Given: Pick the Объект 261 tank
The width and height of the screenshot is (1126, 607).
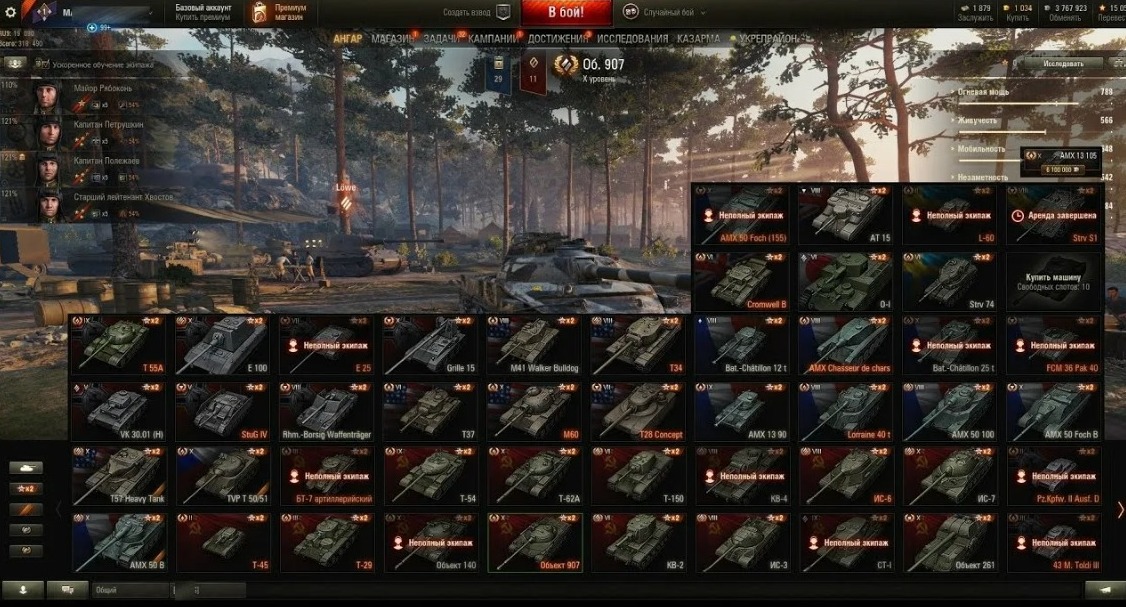Looking at the screenshot, I should point(949,542).
